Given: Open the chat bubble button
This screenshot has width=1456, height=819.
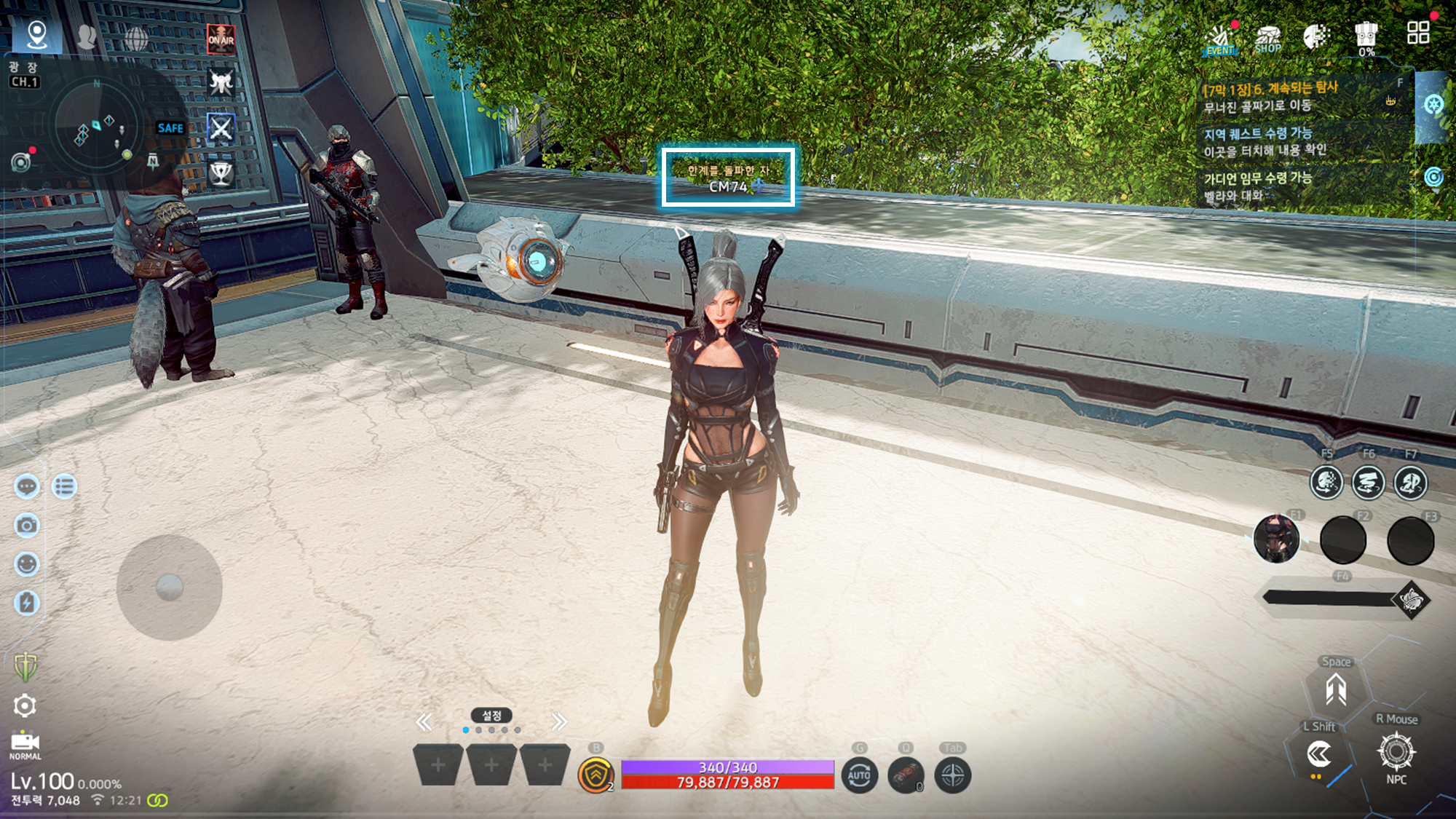Looking at the screenshot, I should coord(27,486).
